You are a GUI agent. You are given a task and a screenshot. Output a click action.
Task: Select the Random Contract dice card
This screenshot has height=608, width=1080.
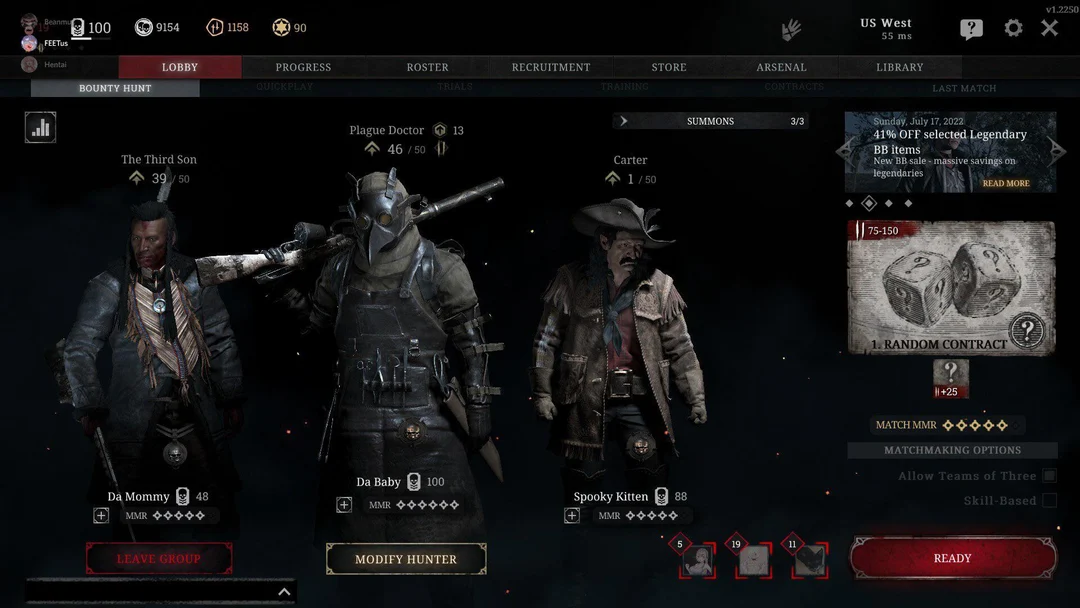click(950, 287)
